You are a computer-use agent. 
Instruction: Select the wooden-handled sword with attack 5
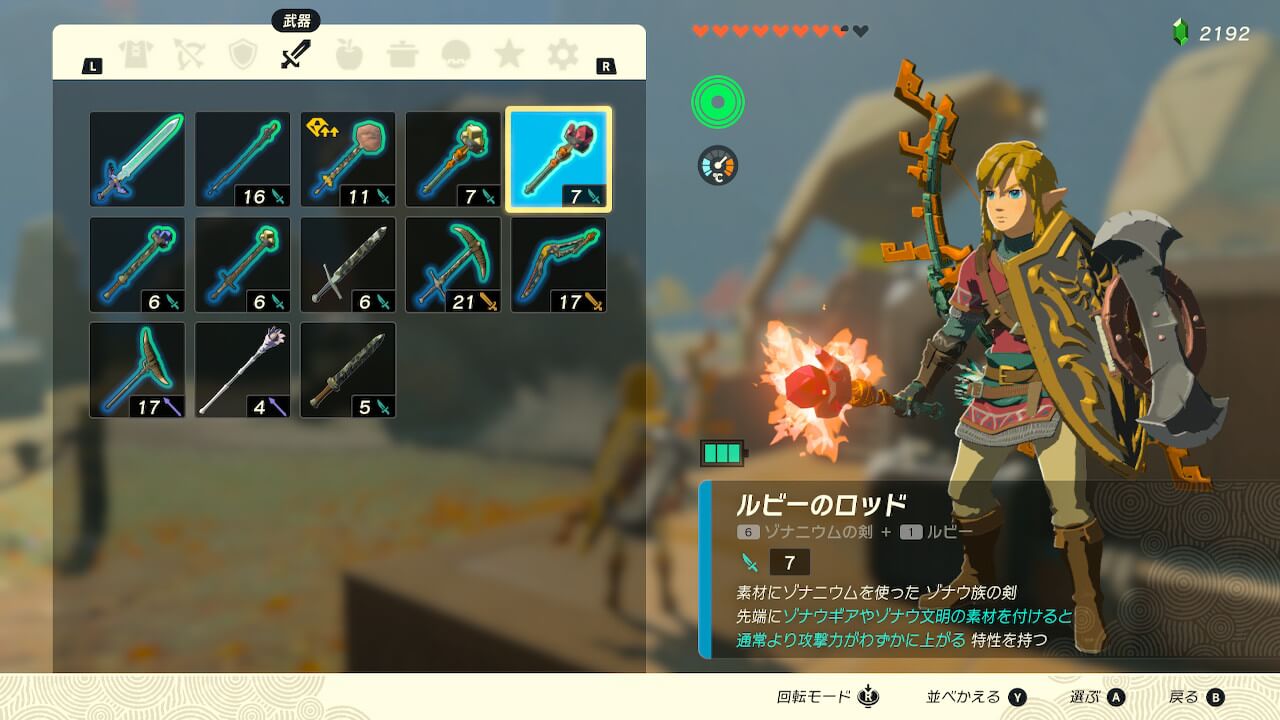348,370
